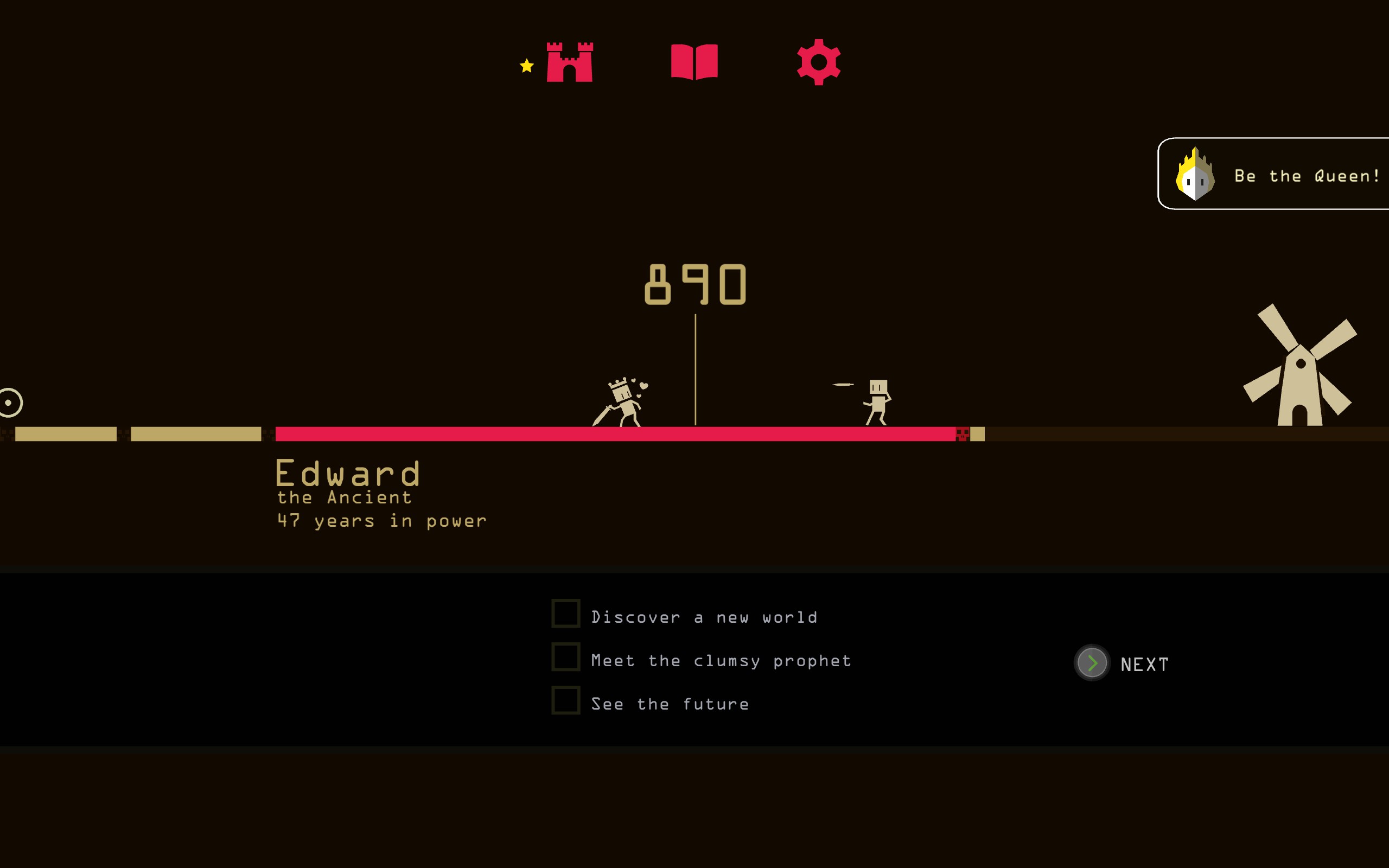Check the 'Meet the clumsy prophet' objective
Screen dimensions: 1389x868
565,657
